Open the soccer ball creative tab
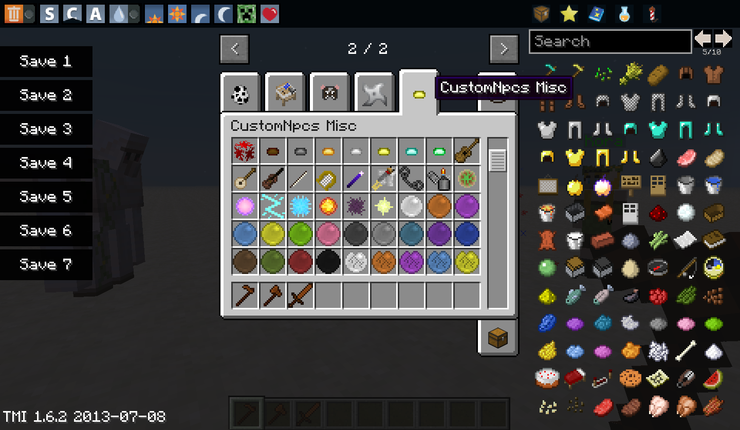 point(240,93)
